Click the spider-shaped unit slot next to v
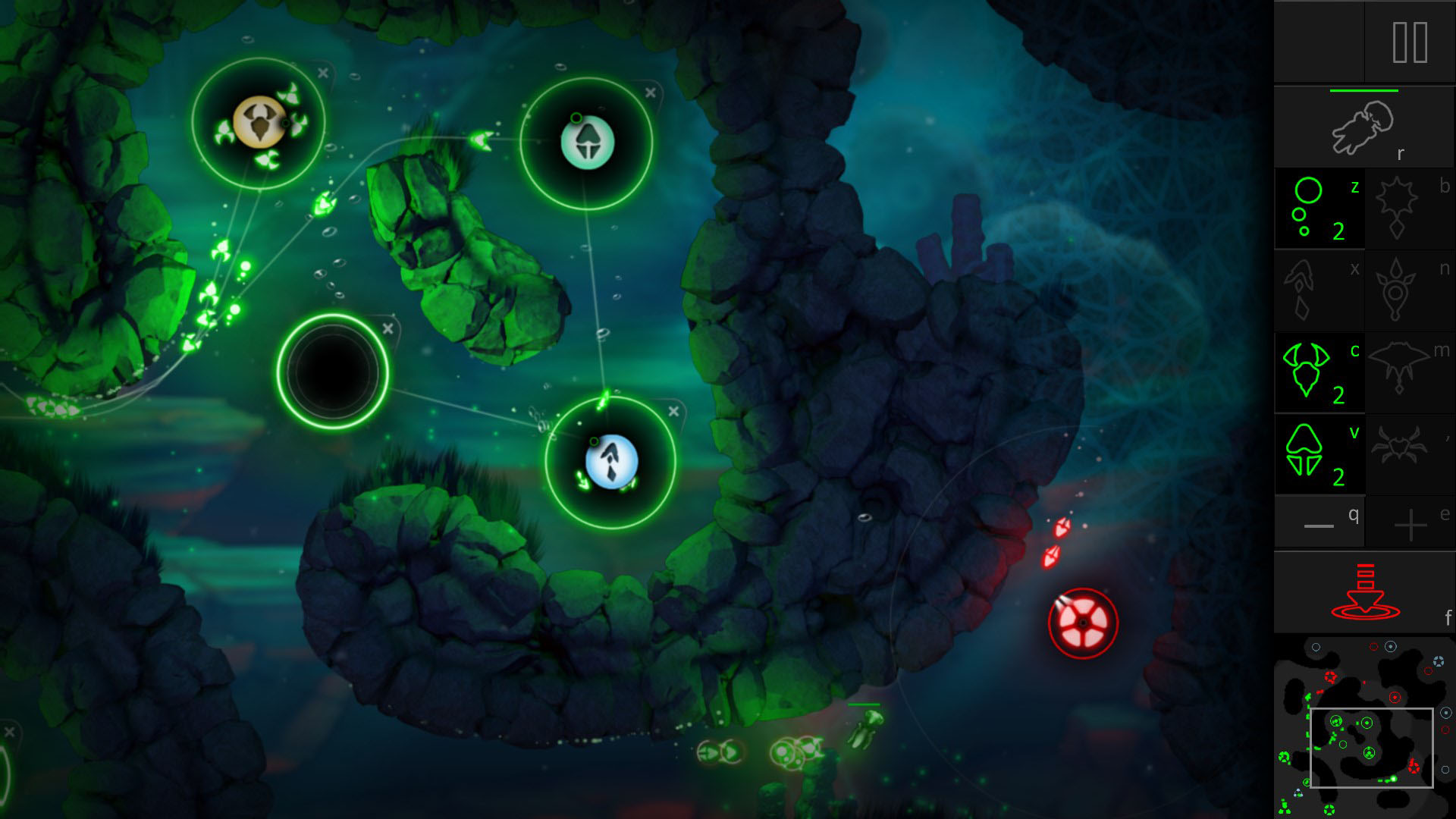Image resolution: width=1456 pixels, height=819 pixels. (x=1409, y=453)
